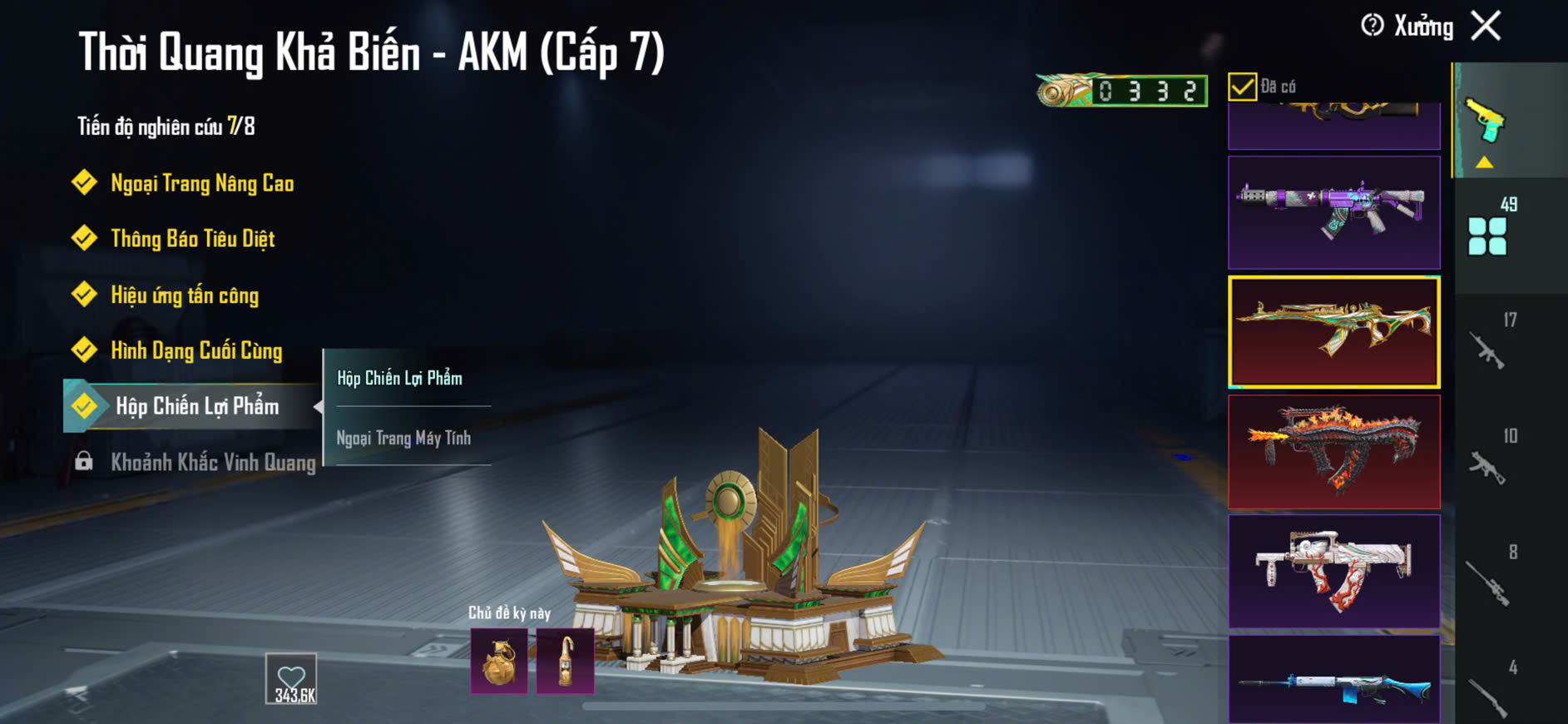Select Hiệu ứng tấn công entry
Screen dimensions: 1568x724
pos(184,295)
